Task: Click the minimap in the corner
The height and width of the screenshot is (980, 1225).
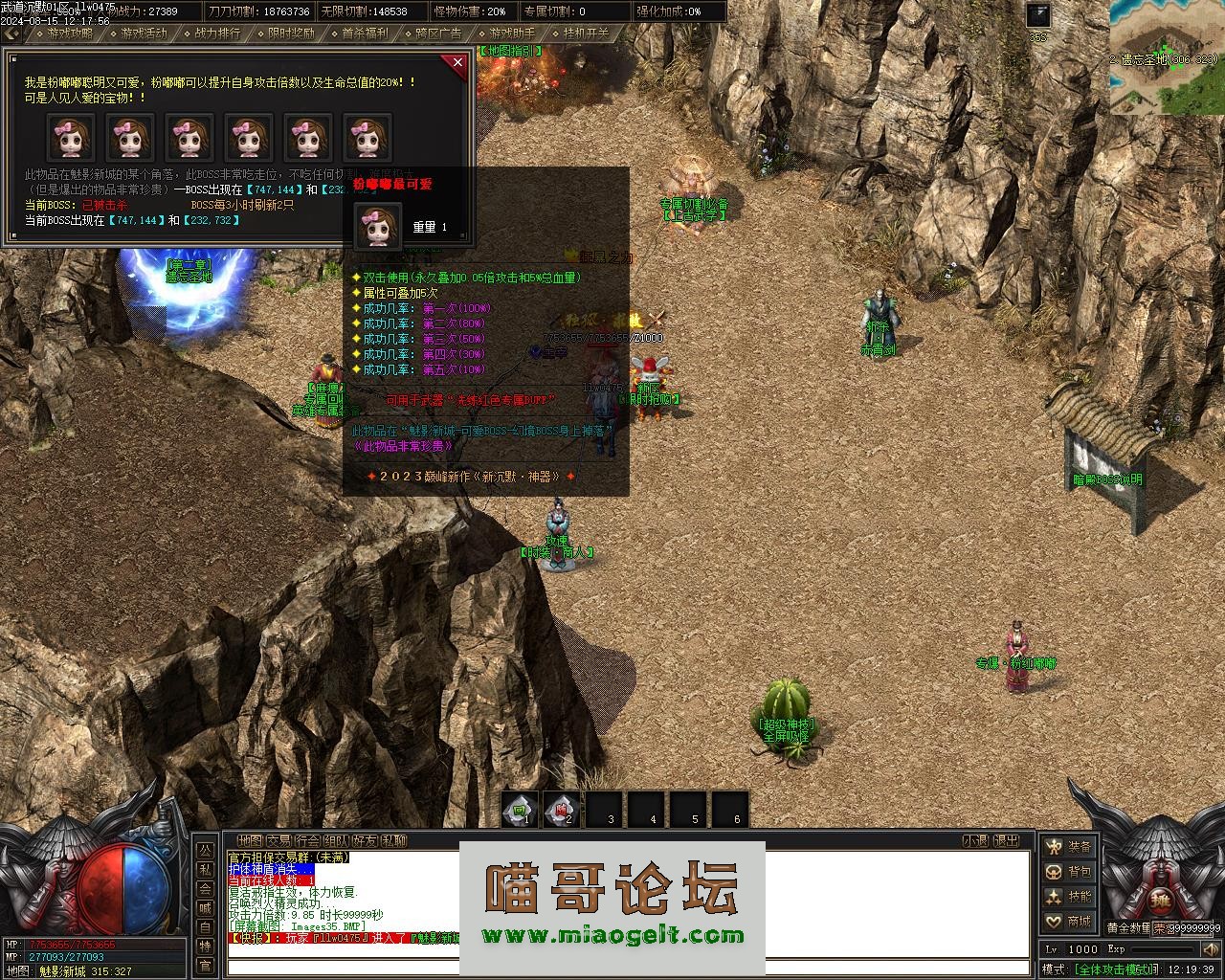Action: [1167, 56]
